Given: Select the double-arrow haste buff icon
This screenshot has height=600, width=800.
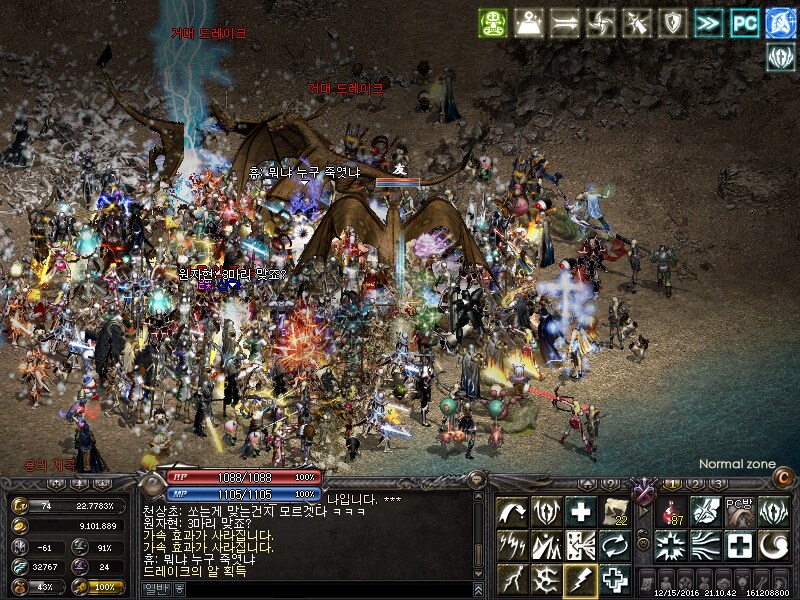Looking at the screenshot, I should pos(708,23).
